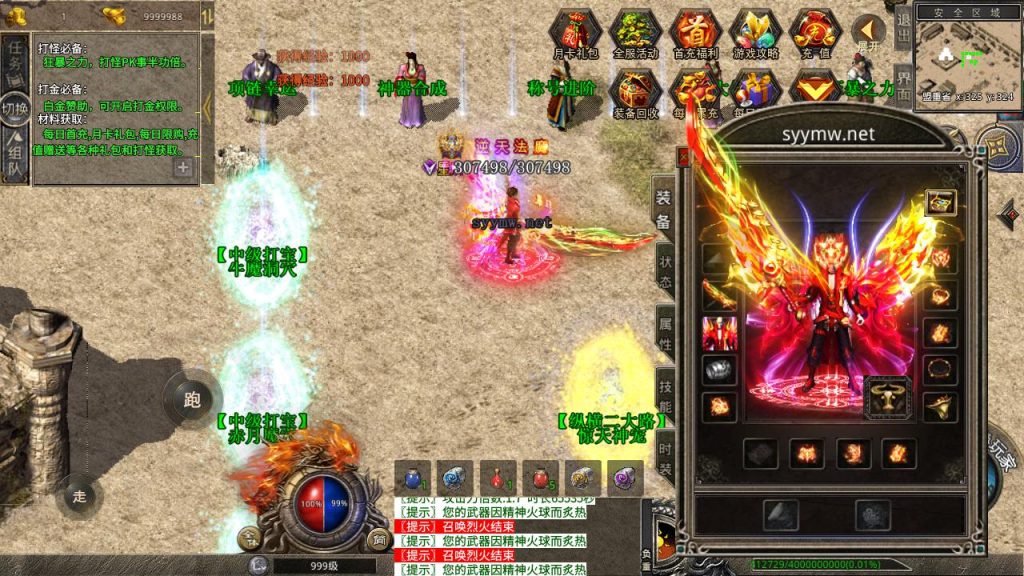Open the 装备回收 equipment recycle chest
Screen dimensions: 1024x576
634,92
